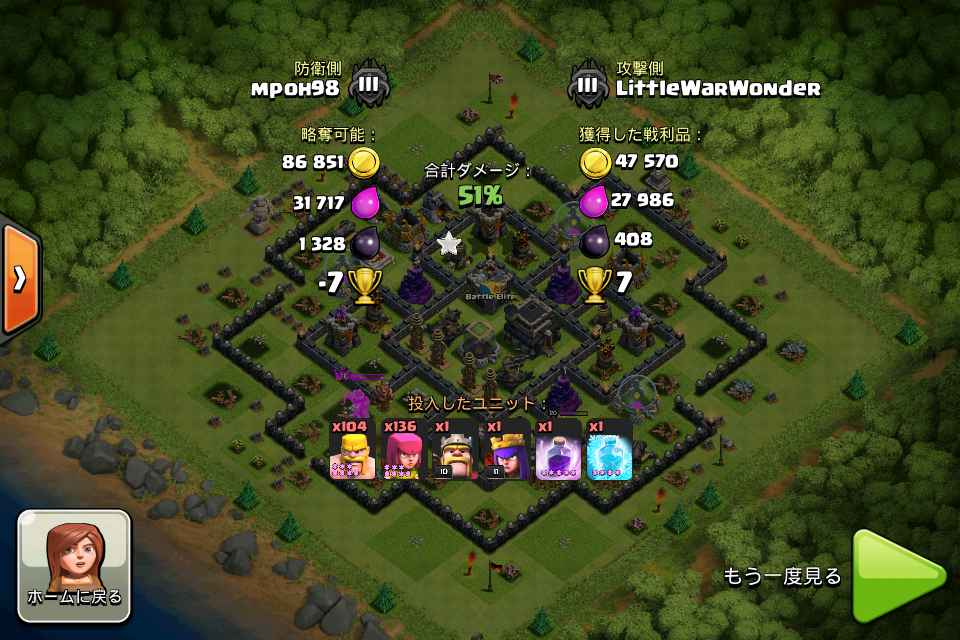This screenshot has width=960, height=640.
Task: Select the Archer x136 unit card
Action: (403, 449)
